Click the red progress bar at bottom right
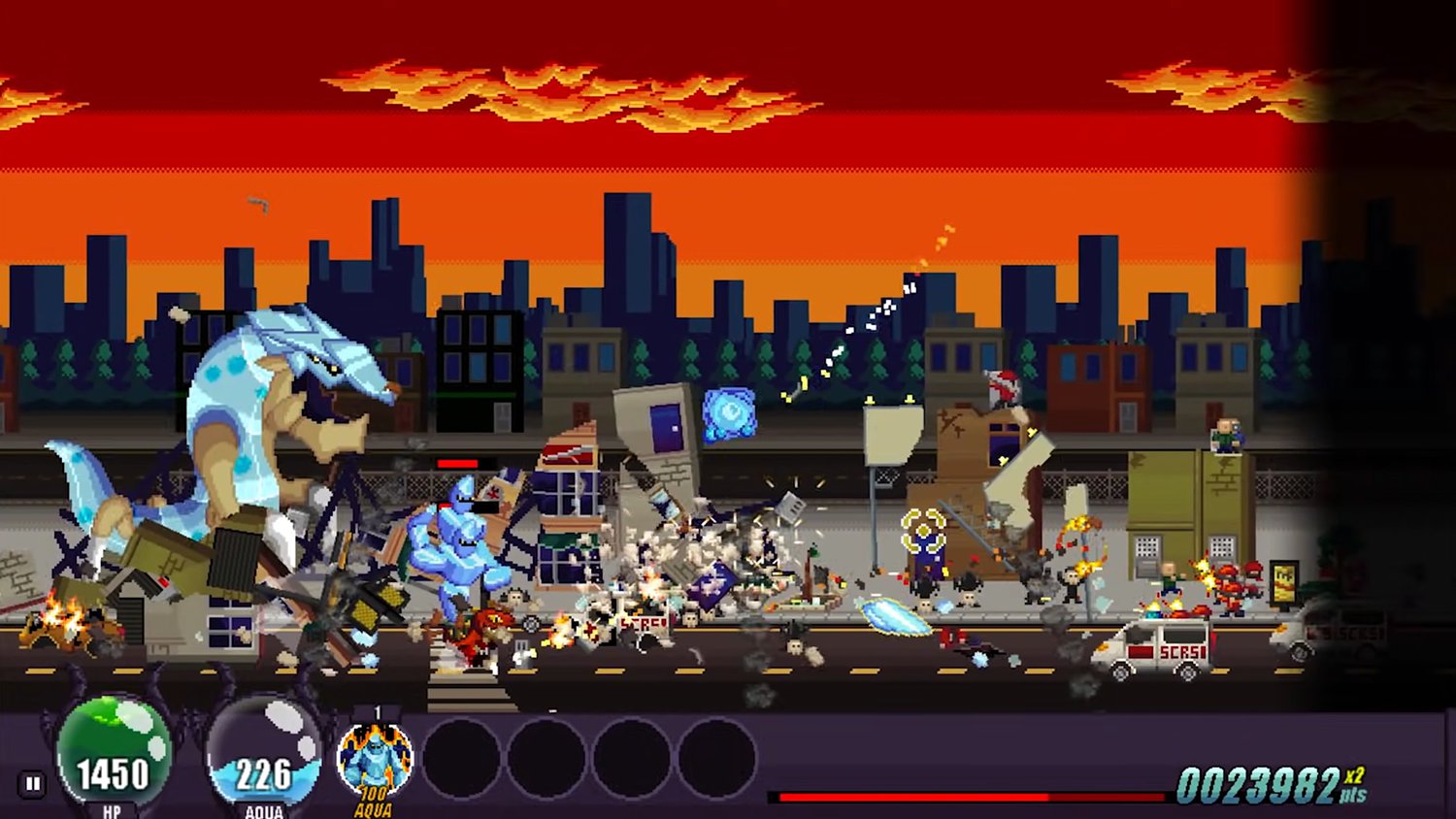 (971, 796)
